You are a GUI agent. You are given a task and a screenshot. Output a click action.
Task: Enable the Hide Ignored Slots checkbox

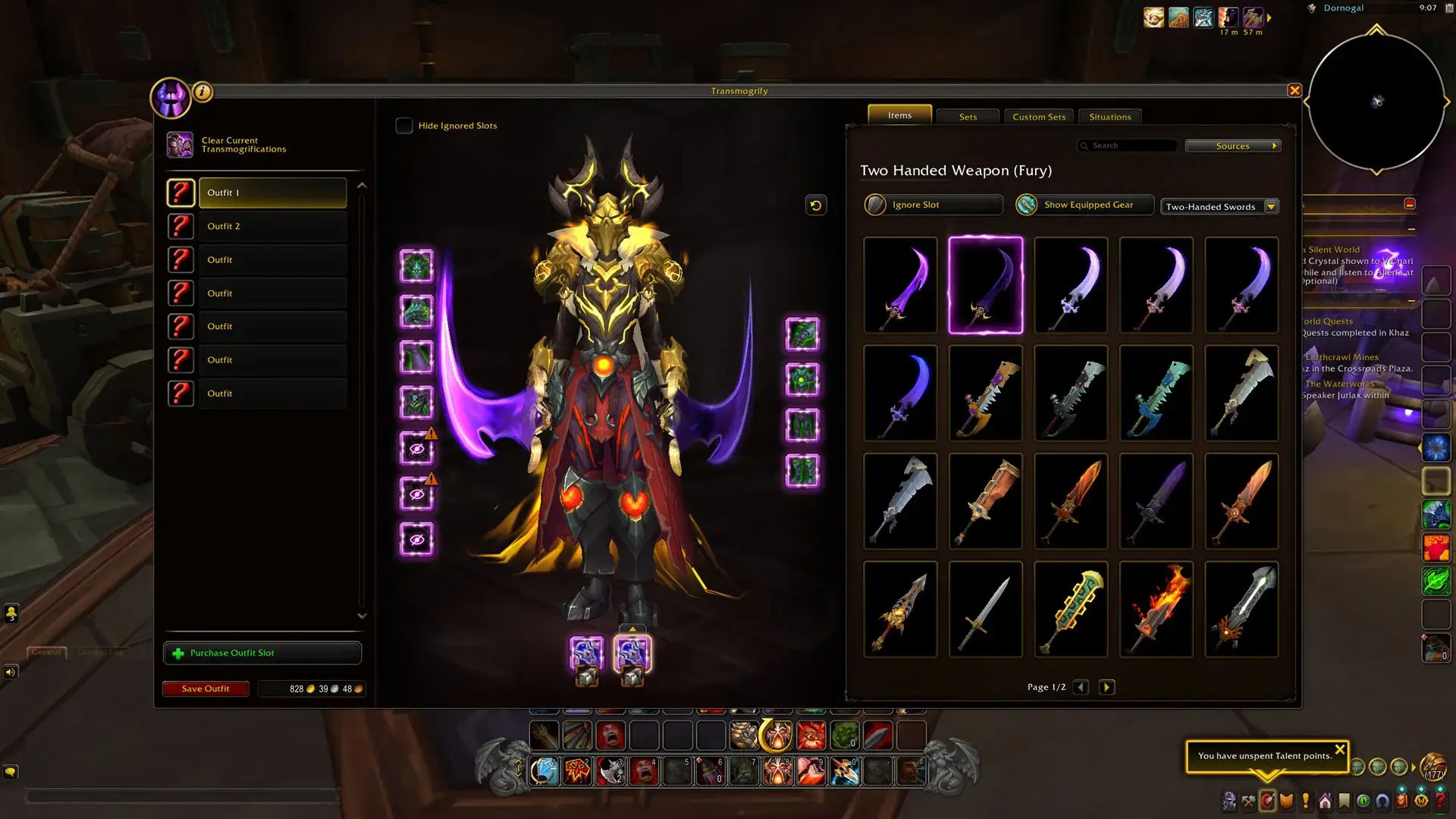point(404,125)
